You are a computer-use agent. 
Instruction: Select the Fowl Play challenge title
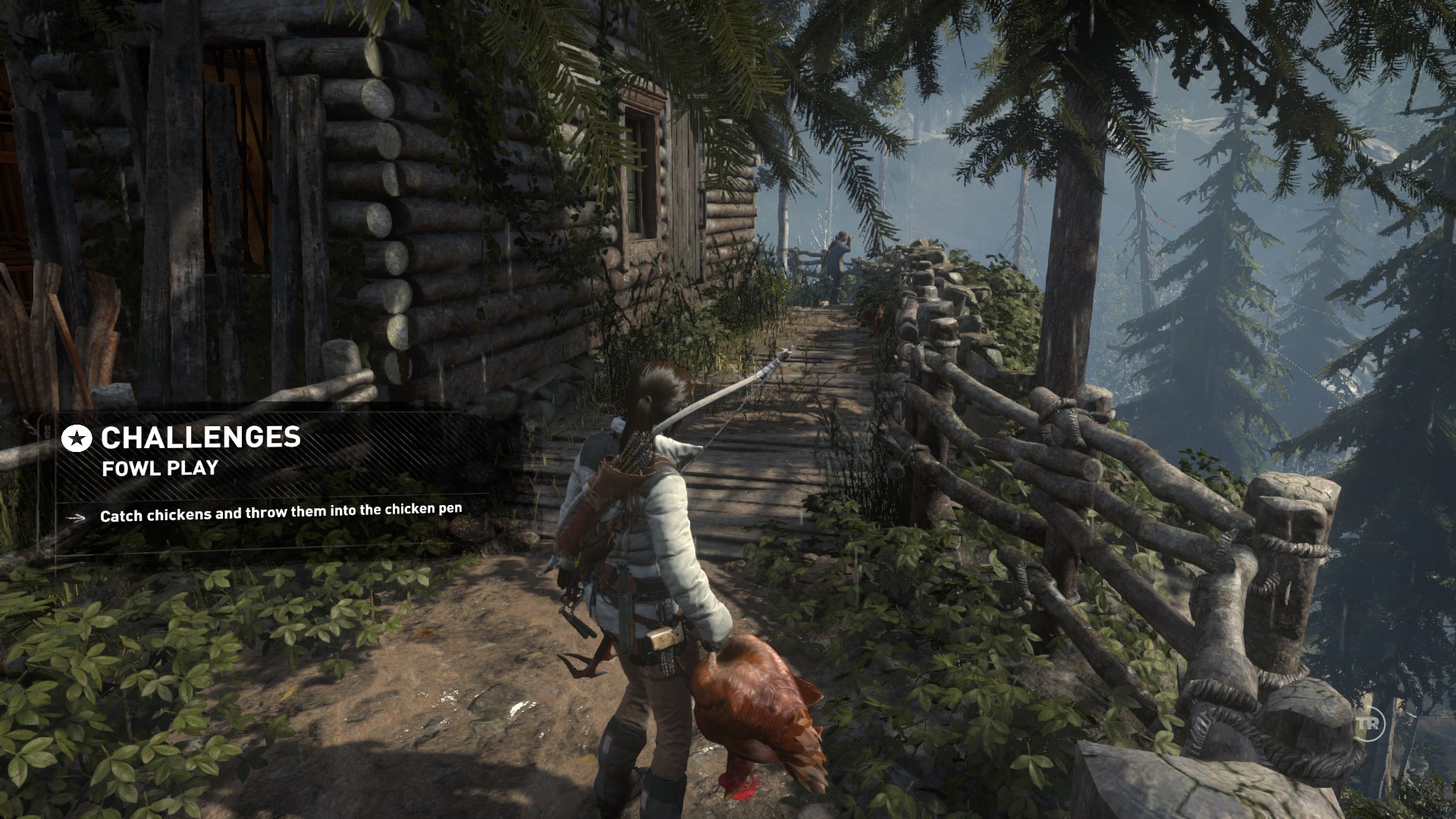pyautogui.click(x=160, y=469)
